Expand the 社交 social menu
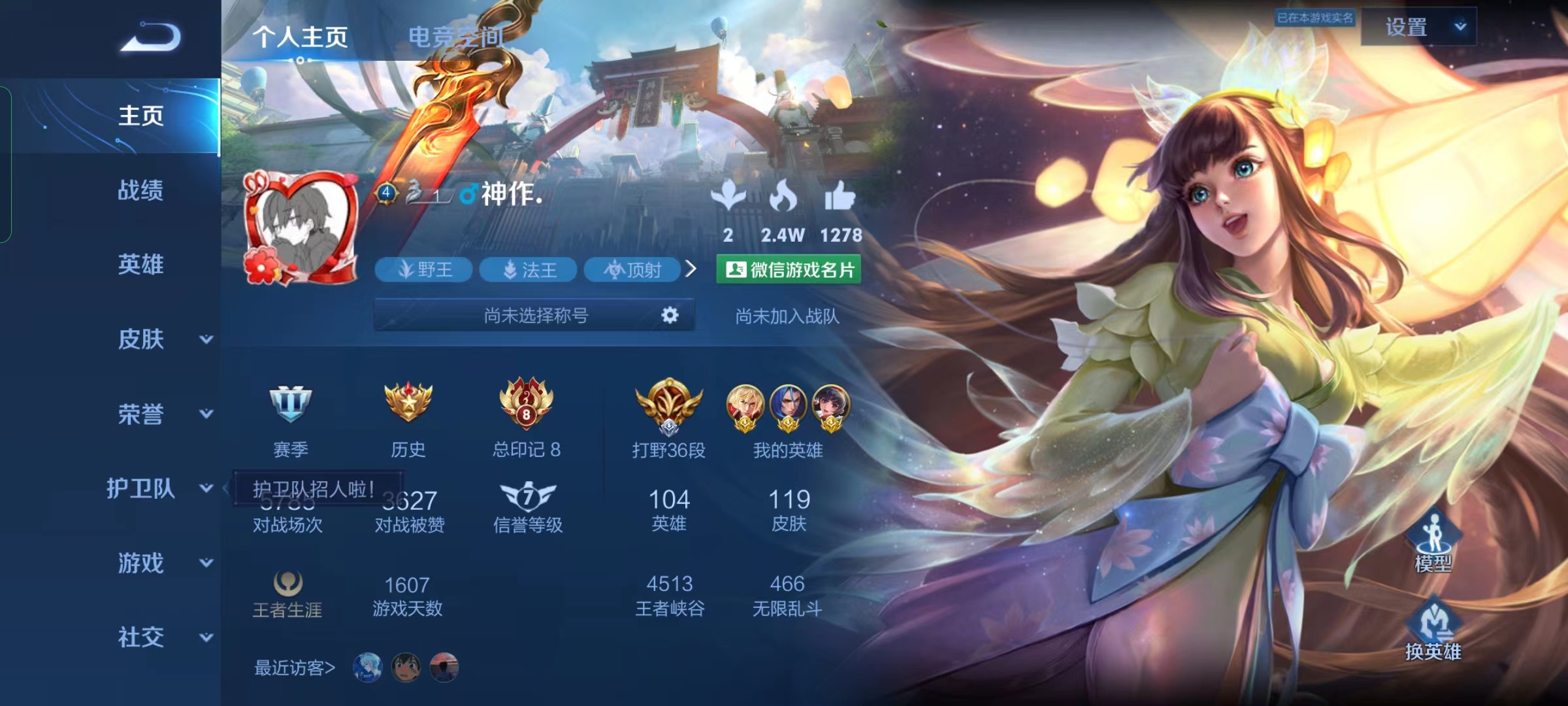1568x706 pixels. pos(163,637)
